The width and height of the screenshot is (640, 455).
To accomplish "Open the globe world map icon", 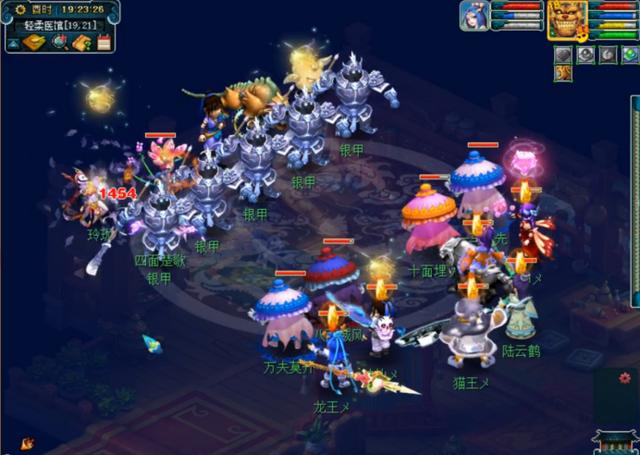I will point(60,43).
